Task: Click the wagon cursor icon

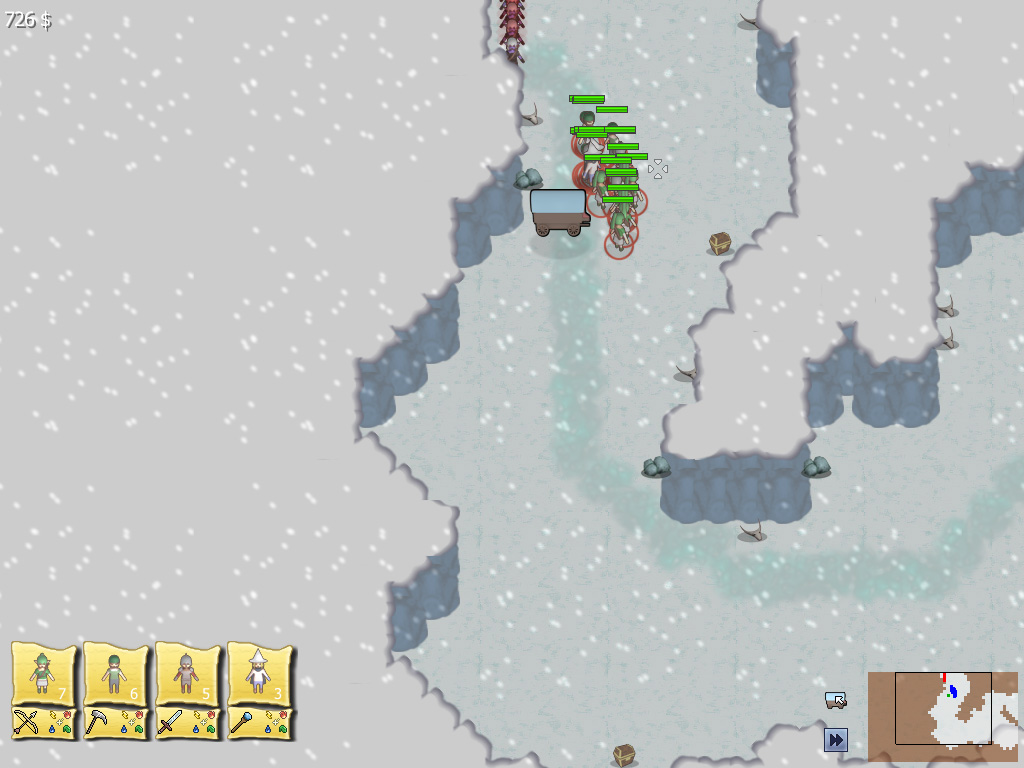Action: point(835,700)
